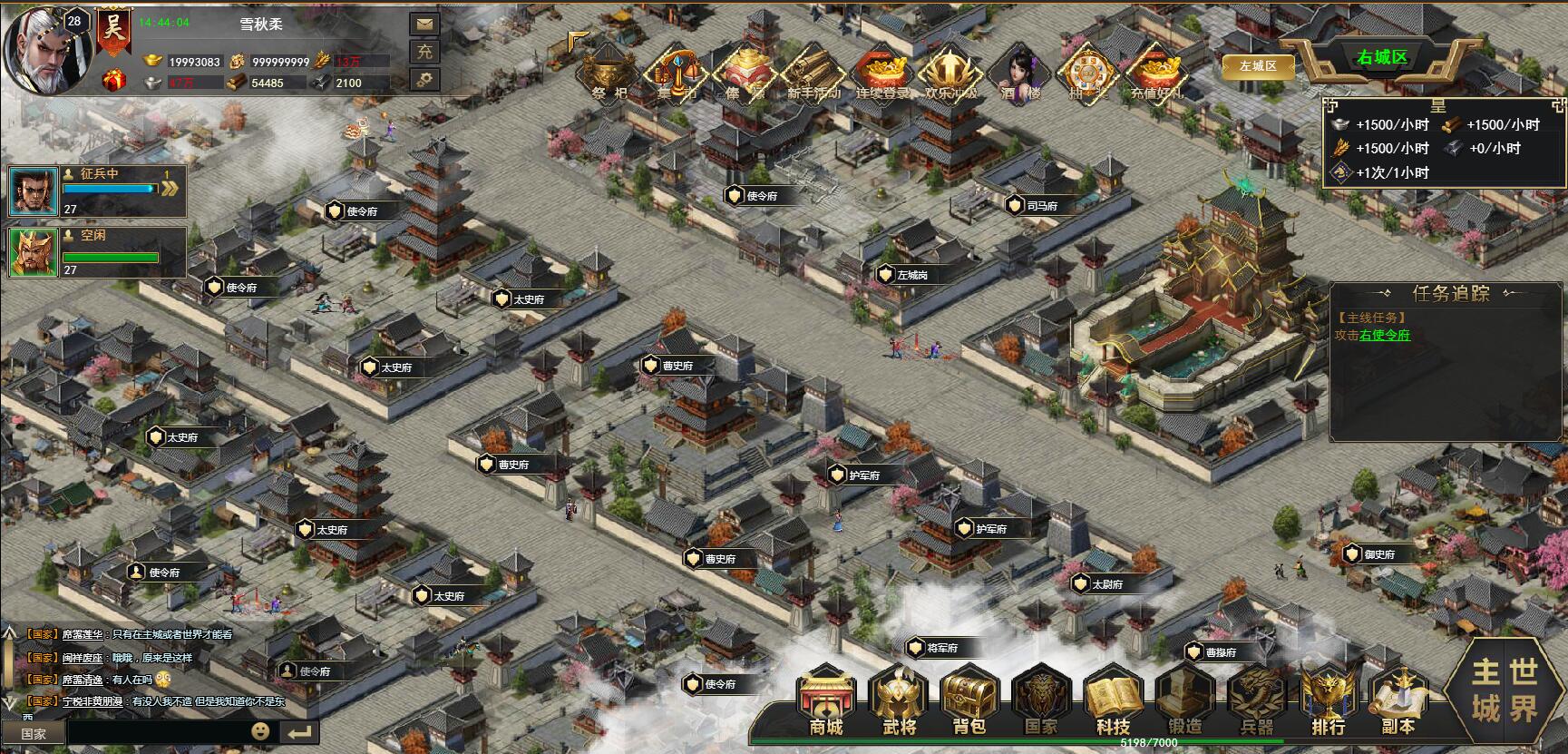Select the 征兵中 general card
Image resolution: width=1568 pixels, height=754 pixels.
[x=96, y=190]
